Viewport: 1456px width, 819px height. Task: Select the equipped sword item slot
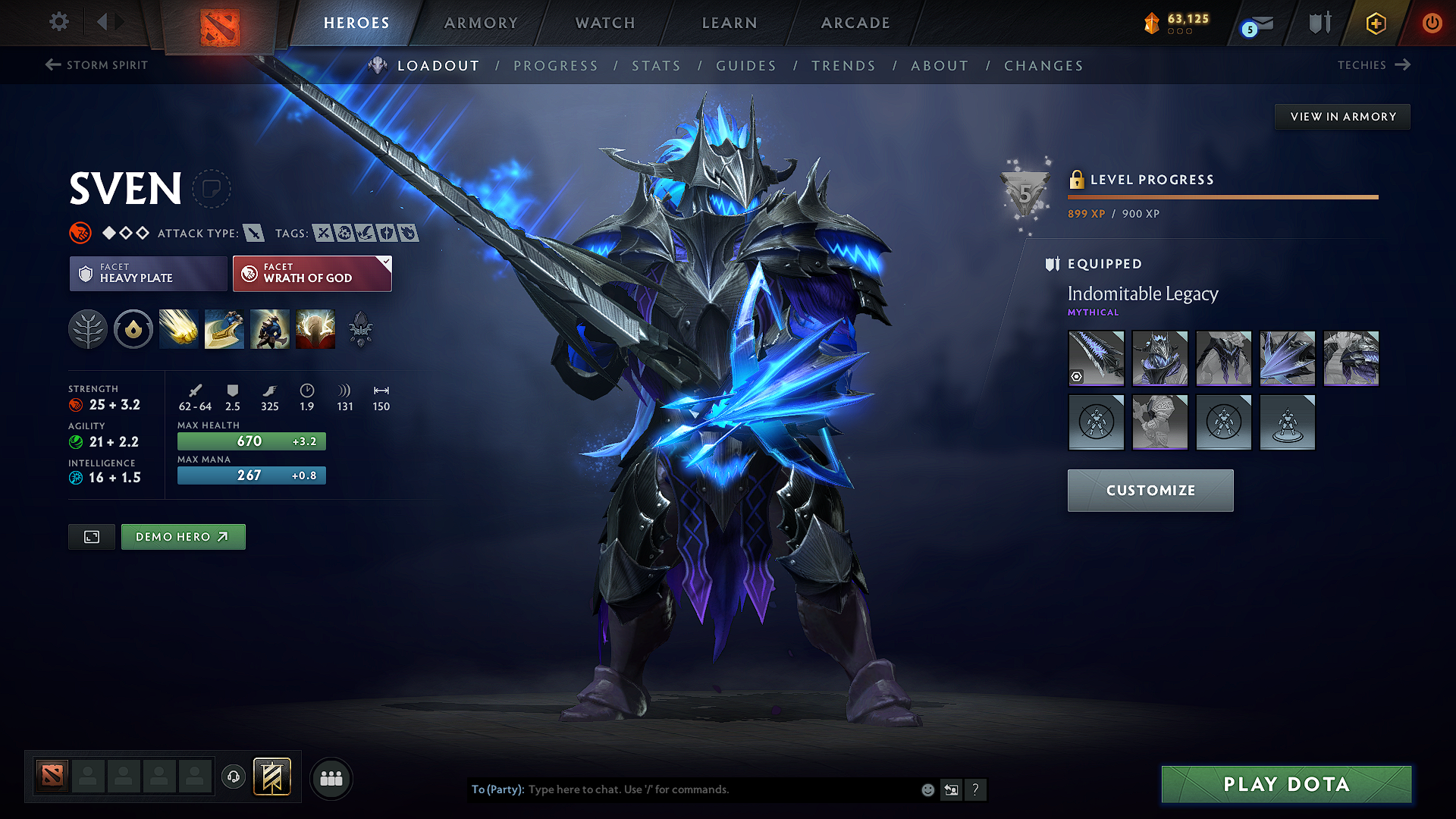coord(1096,358)
